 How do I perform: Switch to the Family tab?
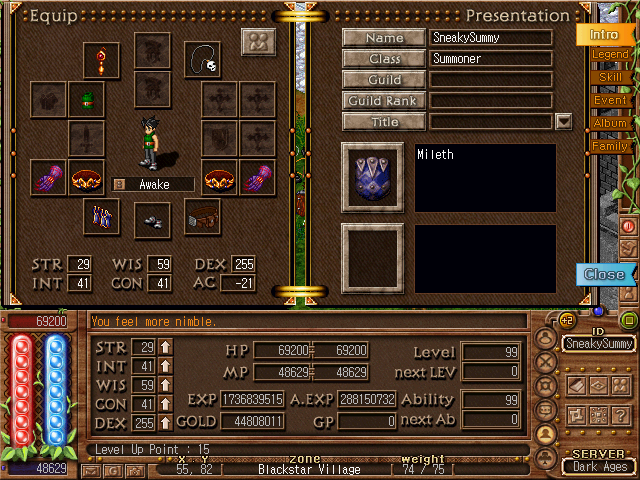pyautogui.click(x=610, y=146)
